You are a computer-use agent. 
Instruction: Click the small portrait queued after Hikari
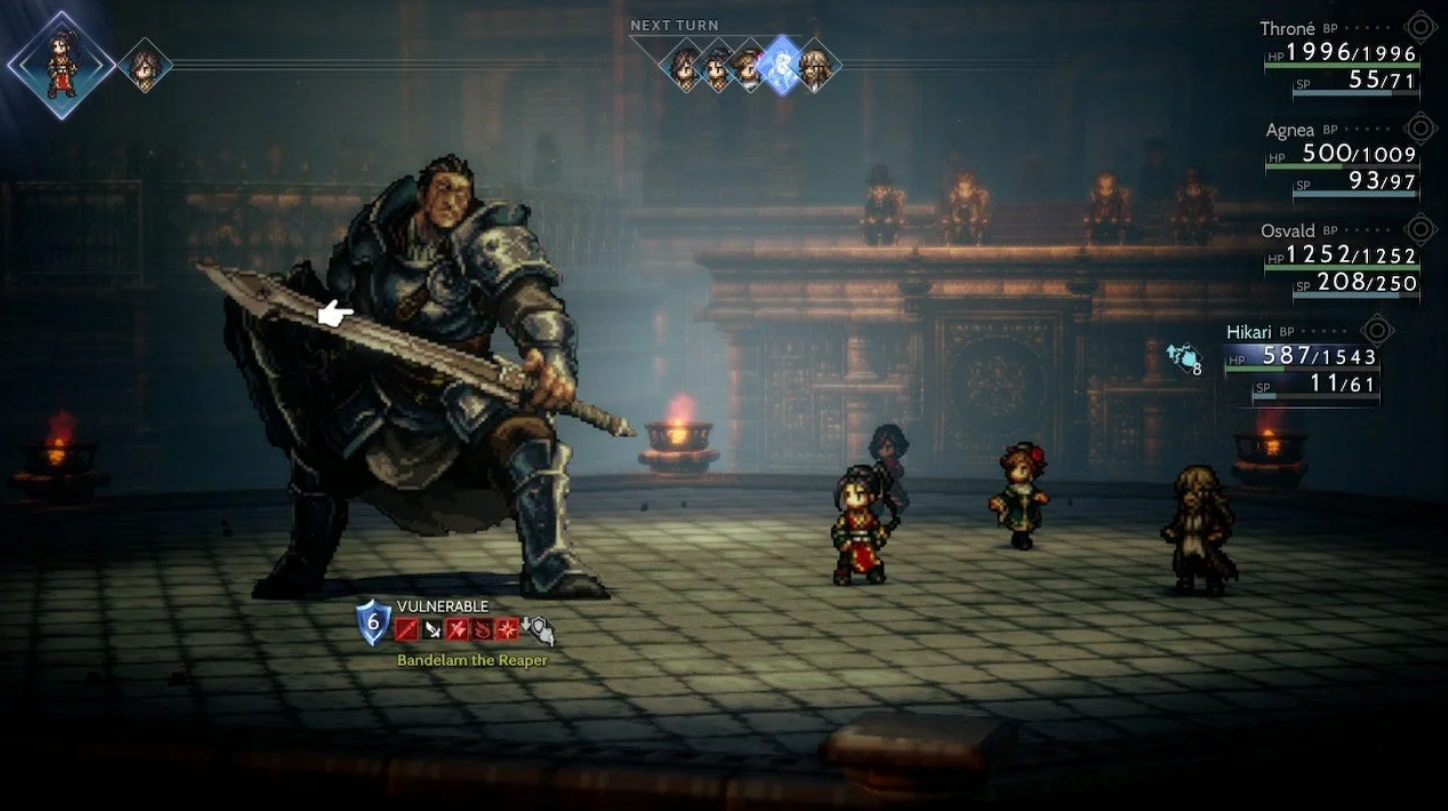145,66
